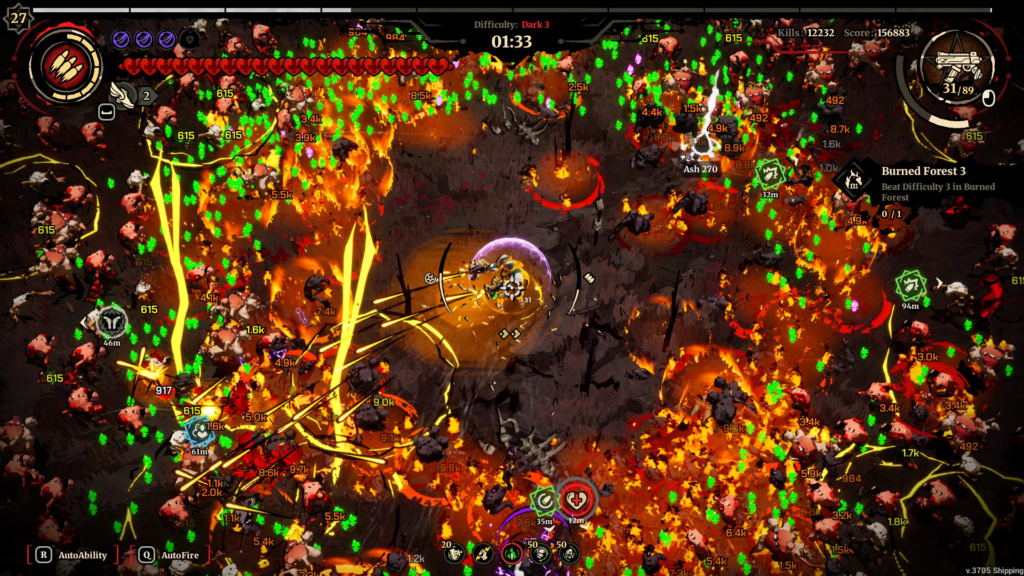The height and width of the screenshot is (576, 1024).
Task: Click the player level 27 badge
Action: pos(17,18)
